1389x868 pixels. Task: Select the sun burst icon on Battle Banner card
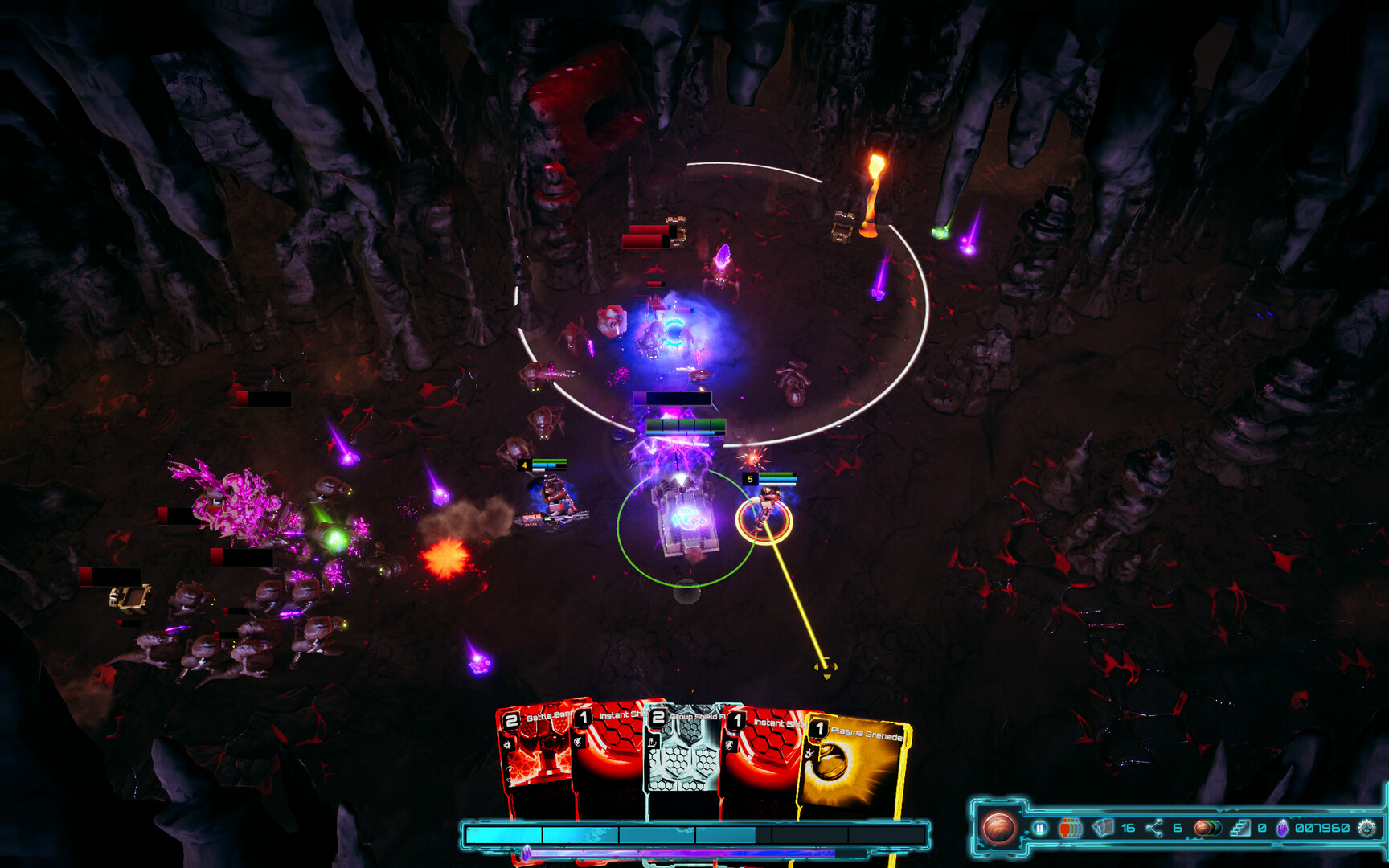[507, 745]
